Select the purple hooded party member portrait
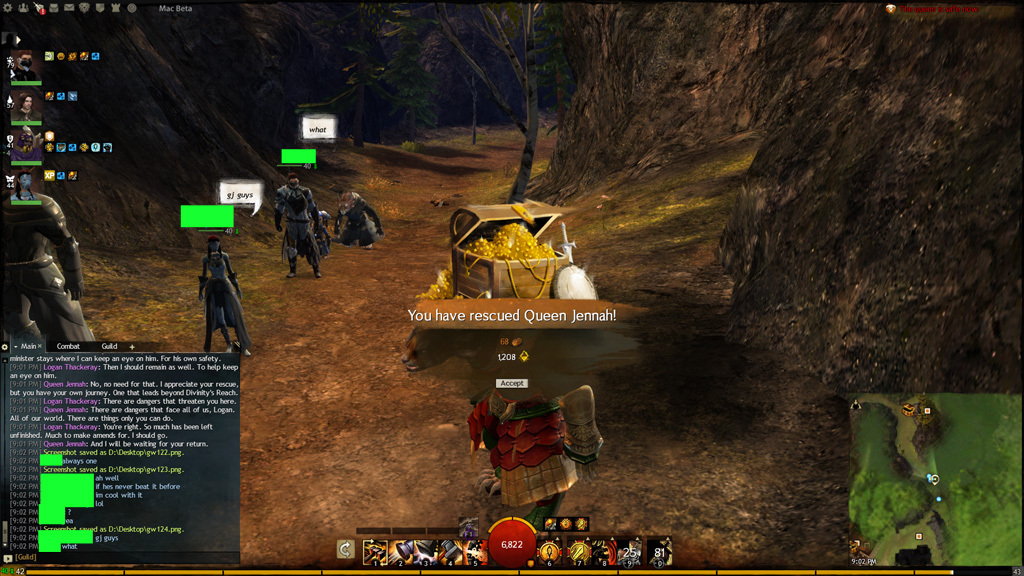Viewport: 1024px width, 576px height. pyautogui.click(x=25, y=142)
